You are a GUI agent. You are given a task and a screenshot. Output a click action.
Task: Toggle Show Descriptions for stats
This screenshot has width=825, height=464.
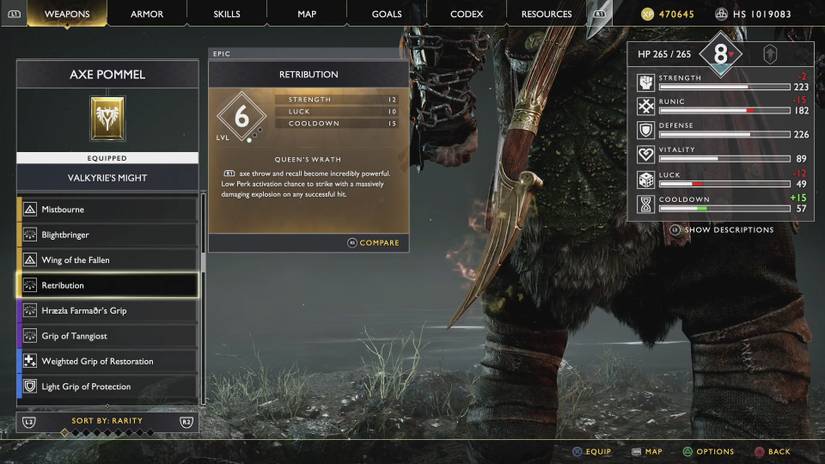click(x=722, y=230)
